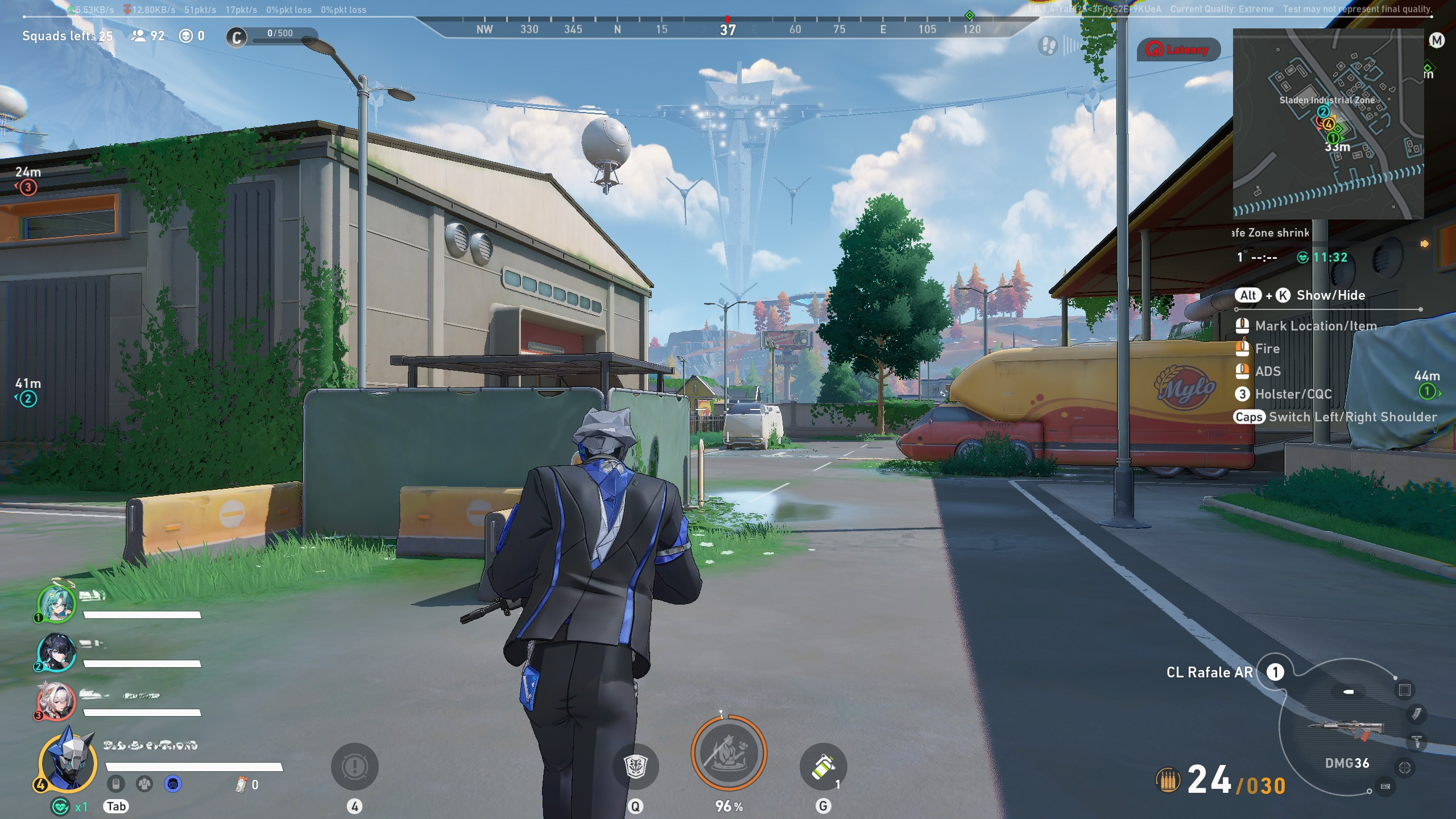Select the grenade throwable slot
The image size is (1456, 819).
823,767
